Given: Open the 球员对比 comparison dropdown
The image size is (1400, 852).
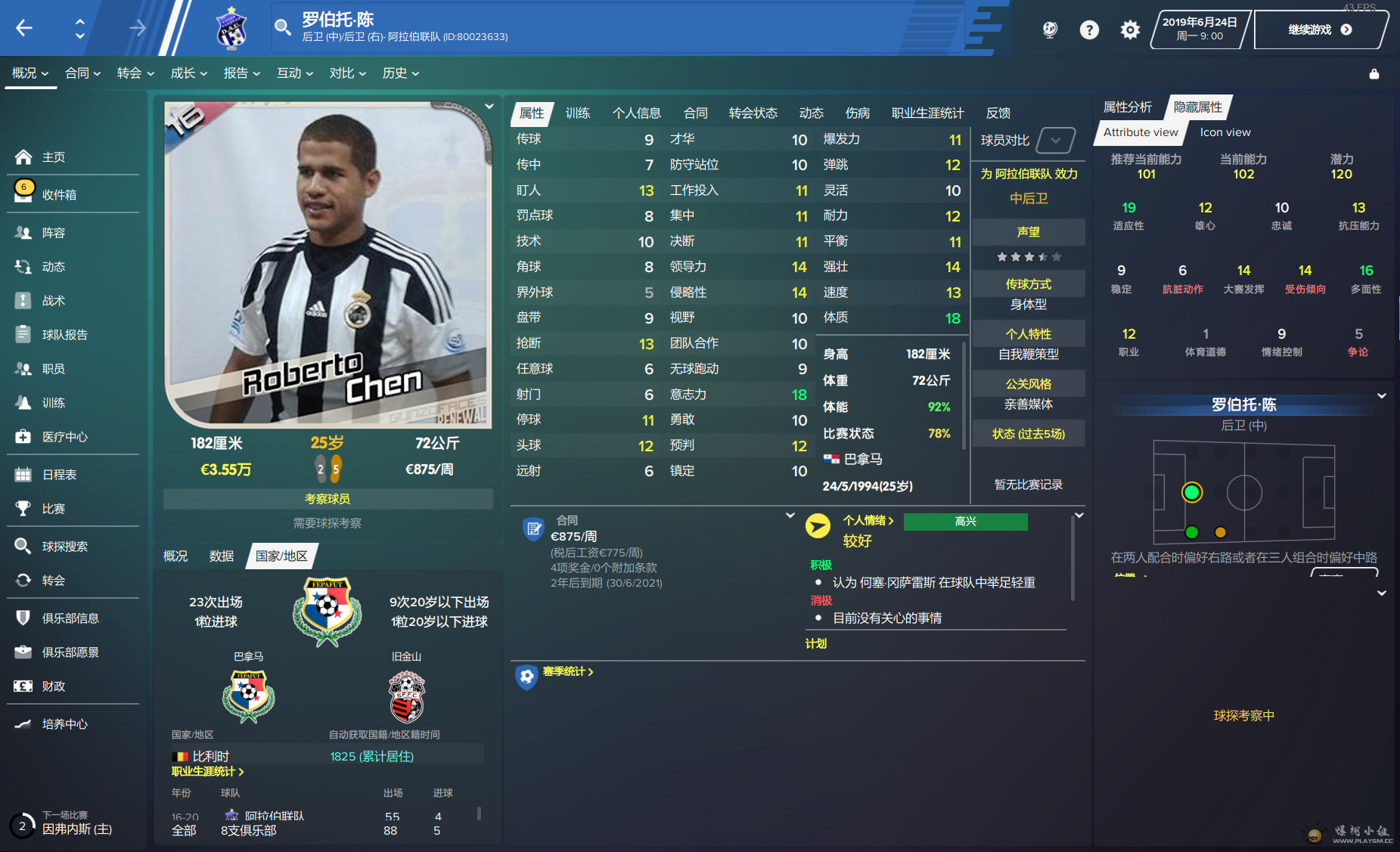Looking at the screenshot, I should [x=1055, y=141].
